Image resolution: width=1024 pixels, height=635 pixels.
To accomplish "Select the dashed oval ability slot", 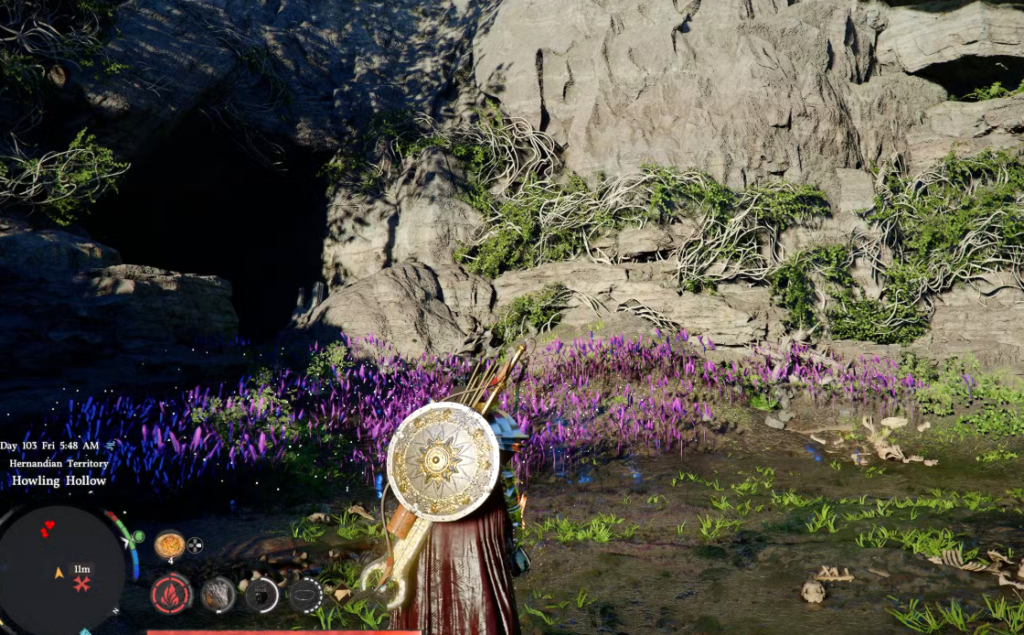I will coord(305,595).
